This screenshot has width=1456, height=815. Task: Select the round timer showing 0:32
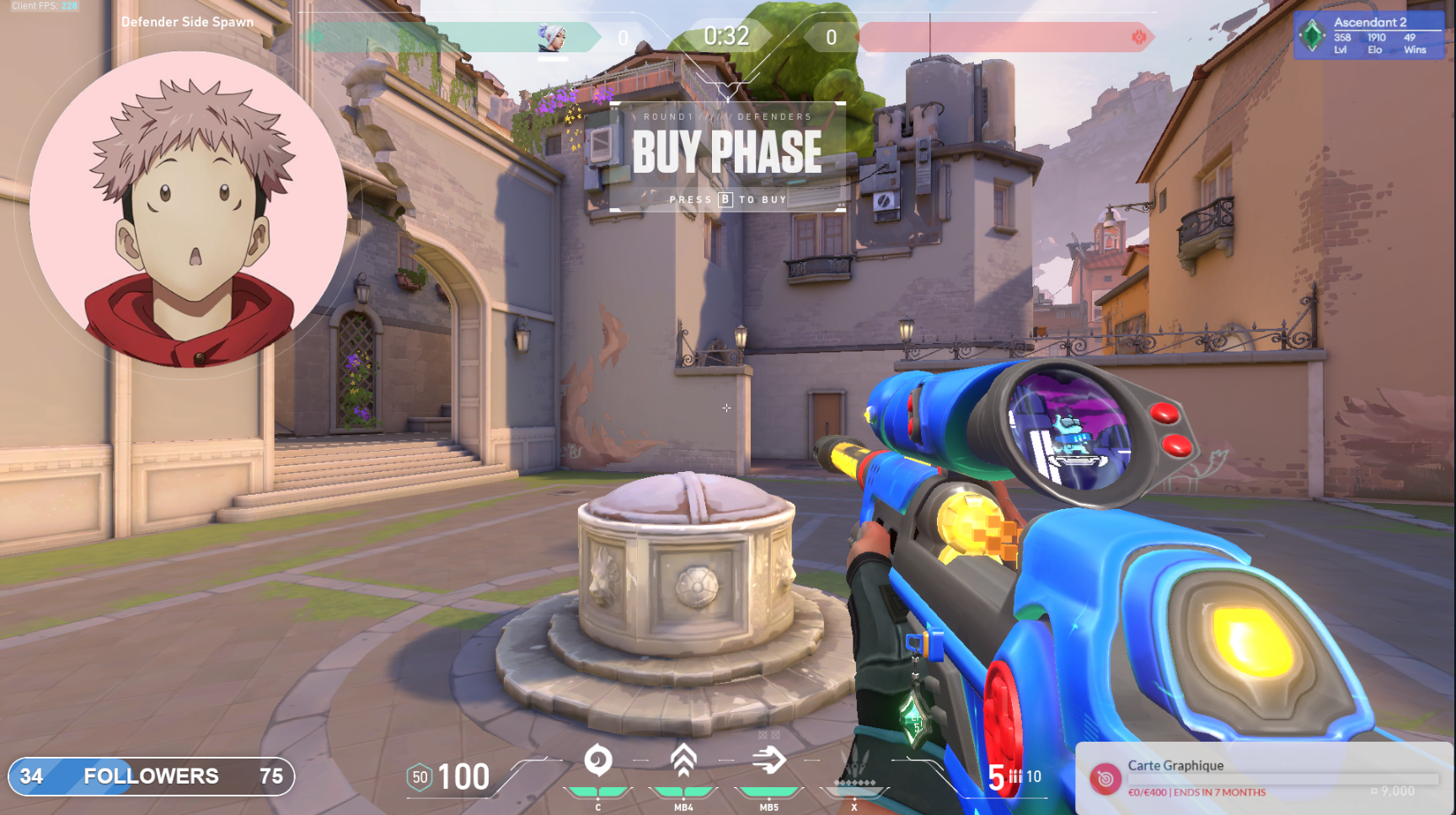pos(725,35)
